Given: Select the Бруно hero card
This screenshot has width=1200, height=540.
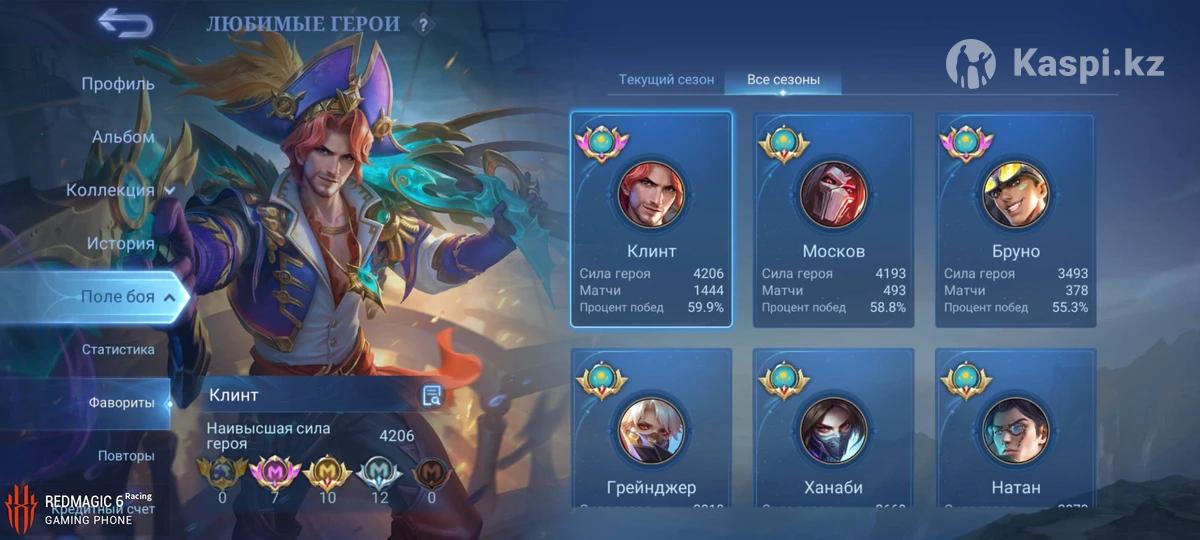Looking at the screenshot, I should coord(1015,219).
